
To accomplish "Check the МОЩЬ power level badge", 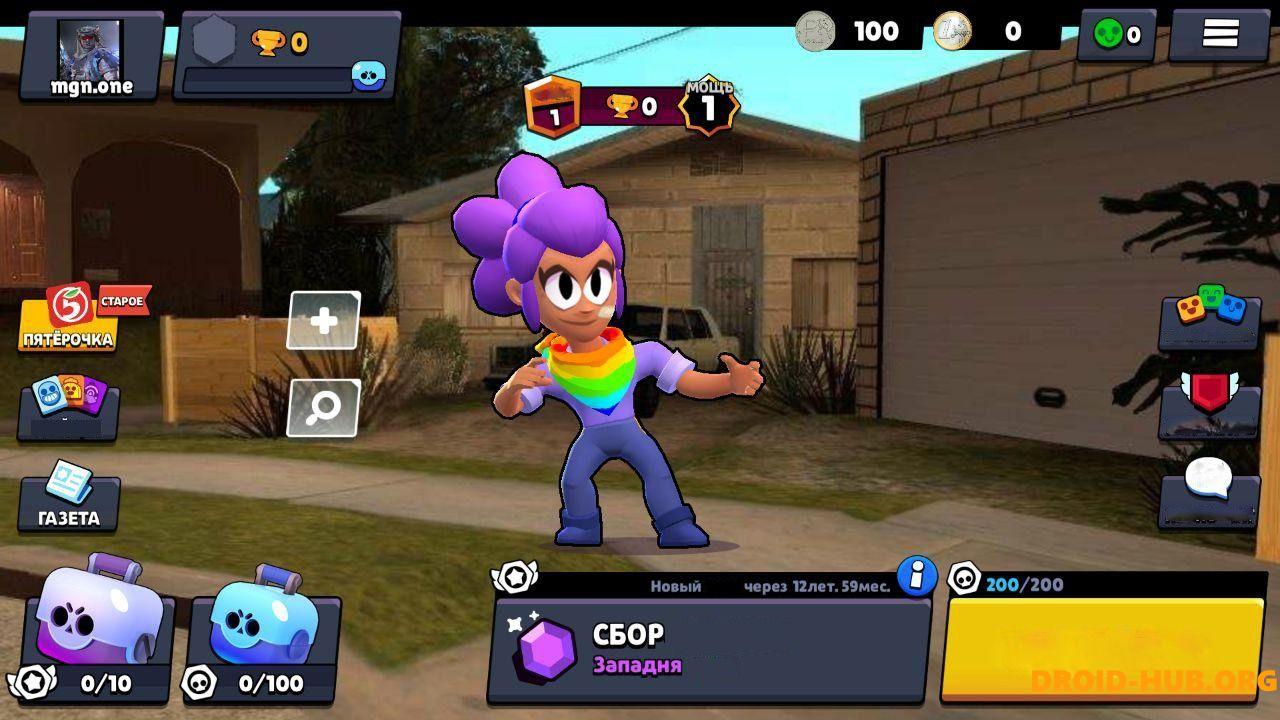I will point(711,106).
